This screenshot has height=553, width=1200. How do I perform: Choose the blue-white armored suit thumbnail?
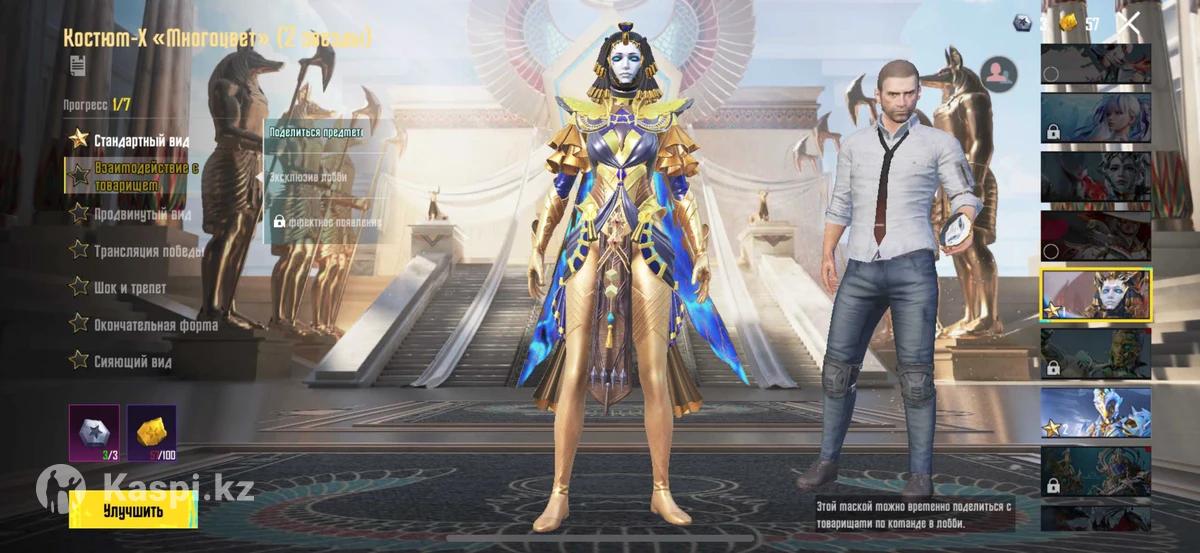(x=1095, y=412)
